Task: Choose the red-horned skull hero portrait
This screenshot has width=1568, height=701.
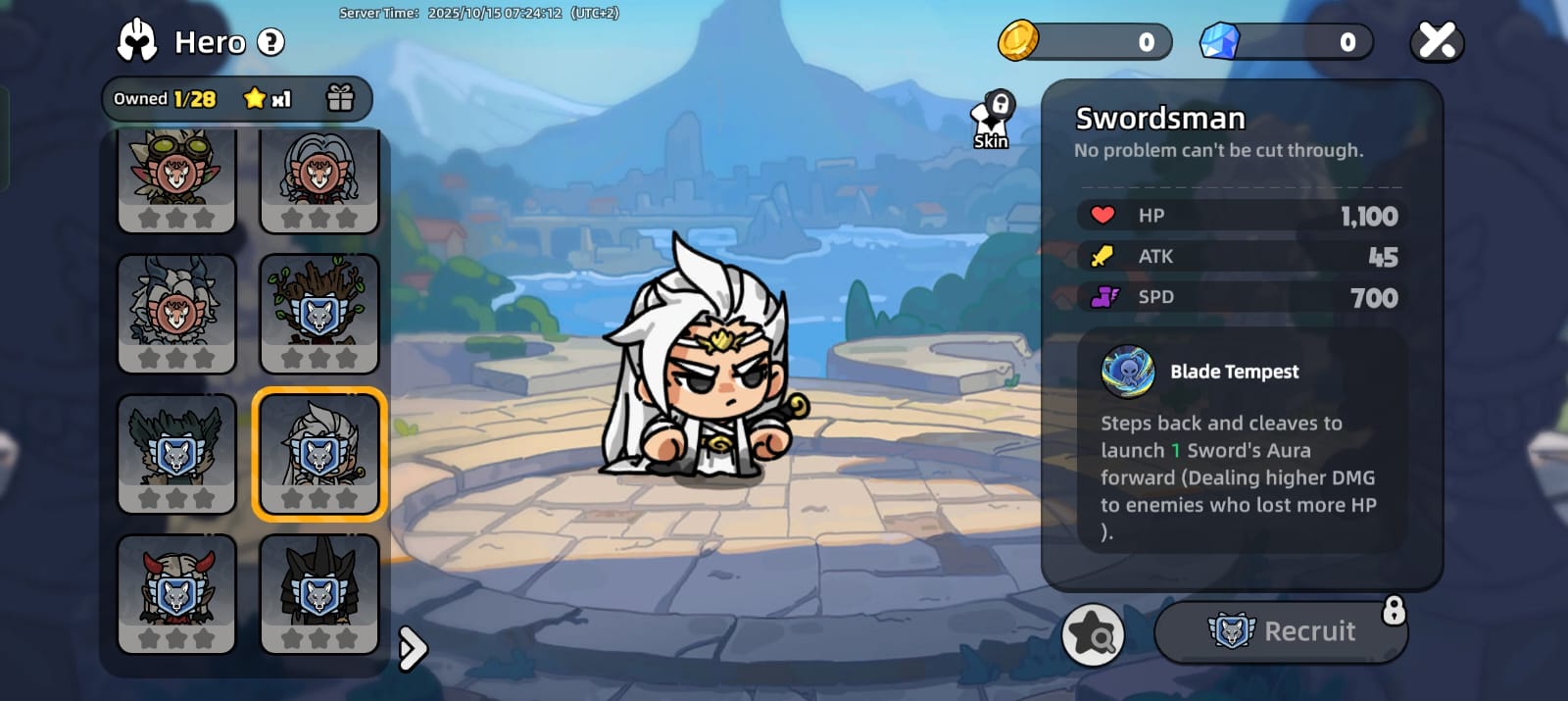Action: click(x=176, y=594)
